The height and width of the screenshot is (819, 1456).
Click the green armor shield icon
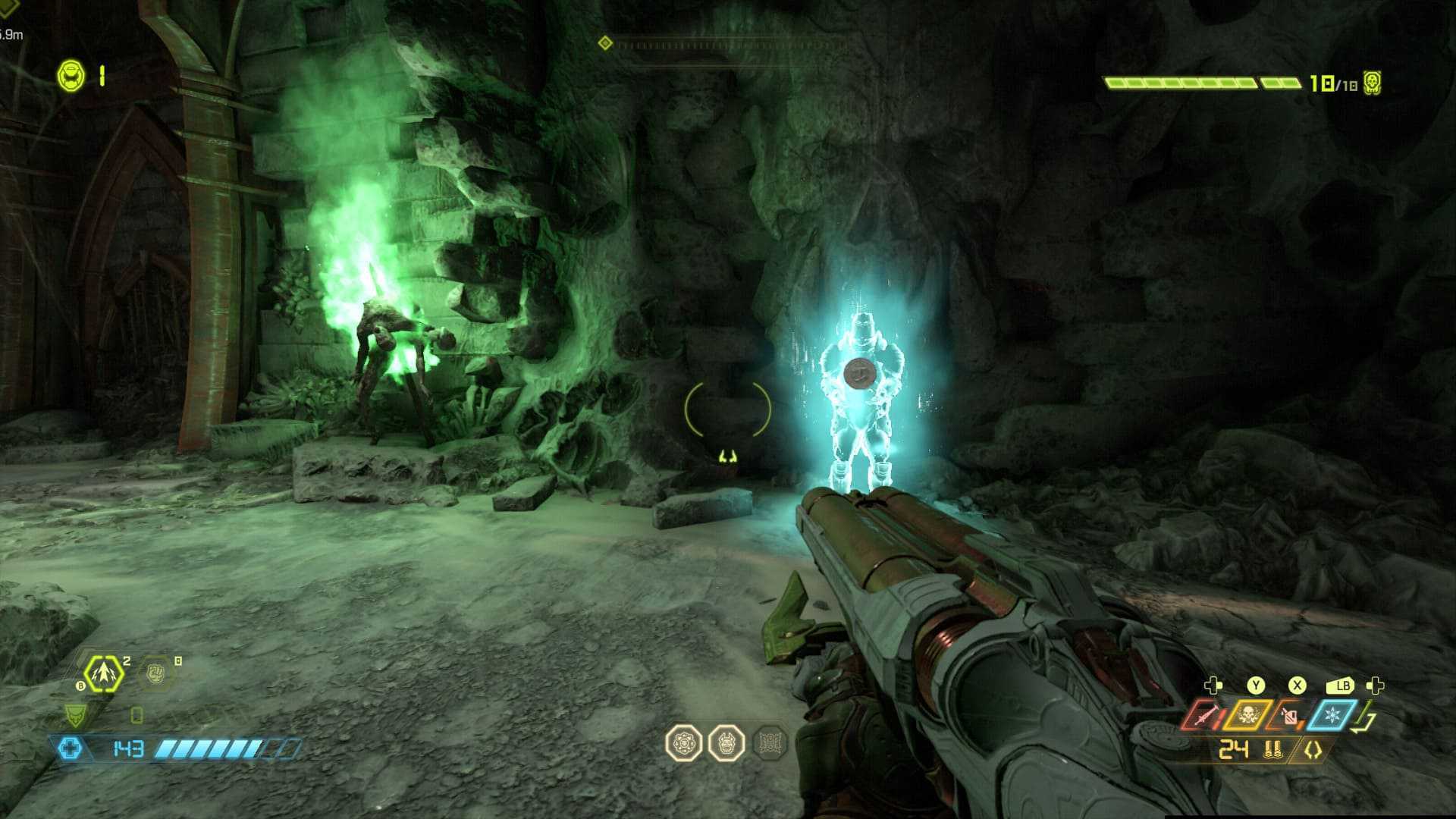point(75,714)
